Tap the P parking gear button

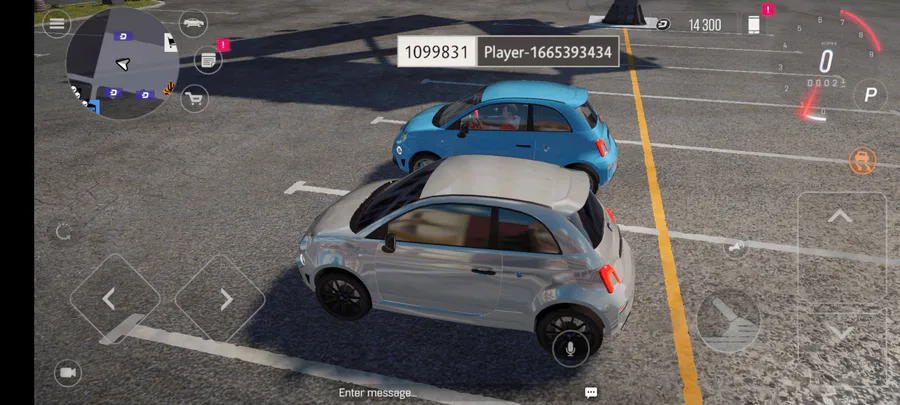pyautogui.click(x=869, y=96)
